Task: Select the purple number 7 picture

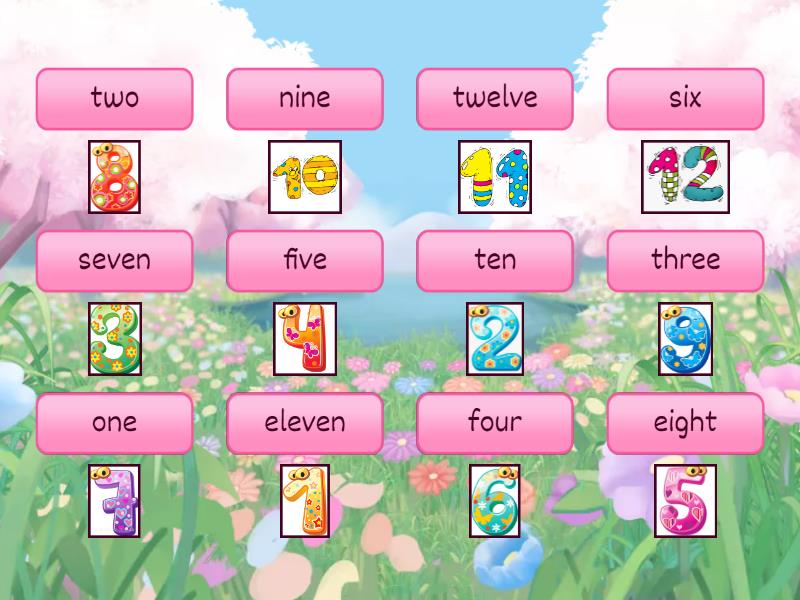Action: pos(114,501)
